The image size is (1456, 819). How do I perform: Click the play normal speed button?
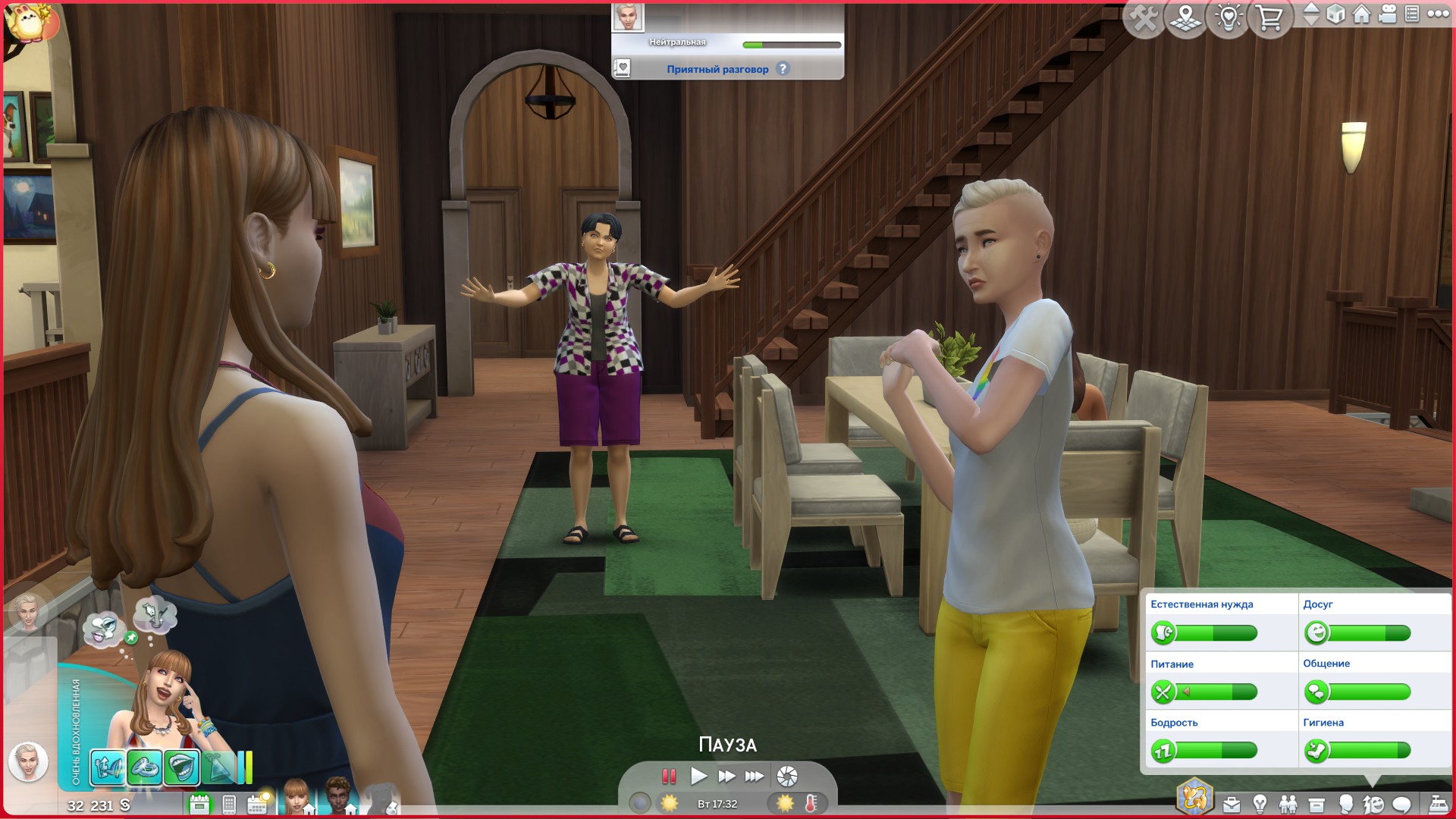pyautogui.click(x=698, y=776)
